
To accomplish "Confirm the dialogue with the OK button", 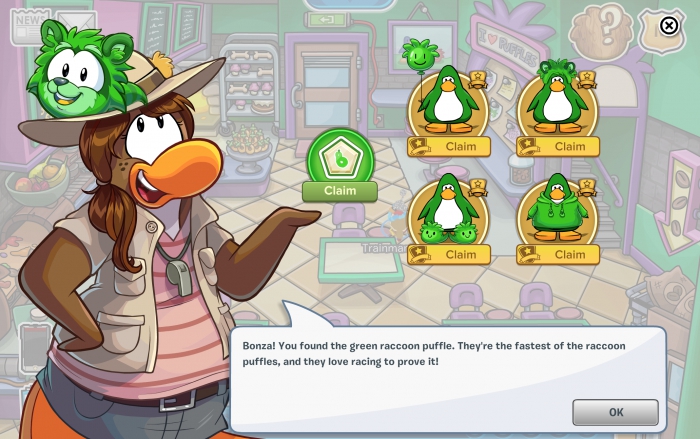I will click(x=615, y=412).
